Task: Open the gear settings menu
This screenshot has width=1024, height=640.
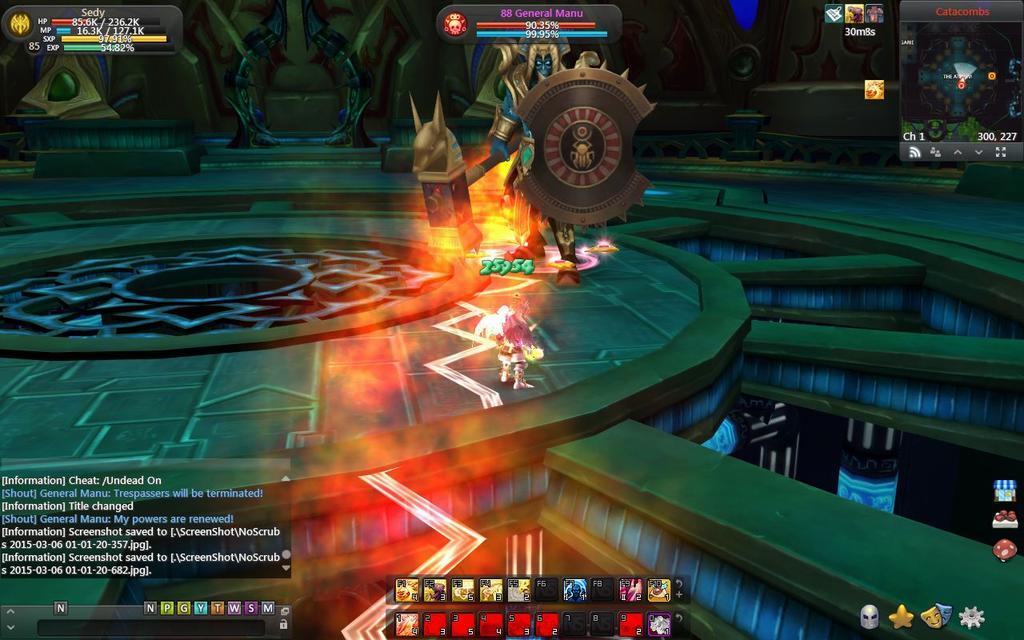Action: pos(972,616)
